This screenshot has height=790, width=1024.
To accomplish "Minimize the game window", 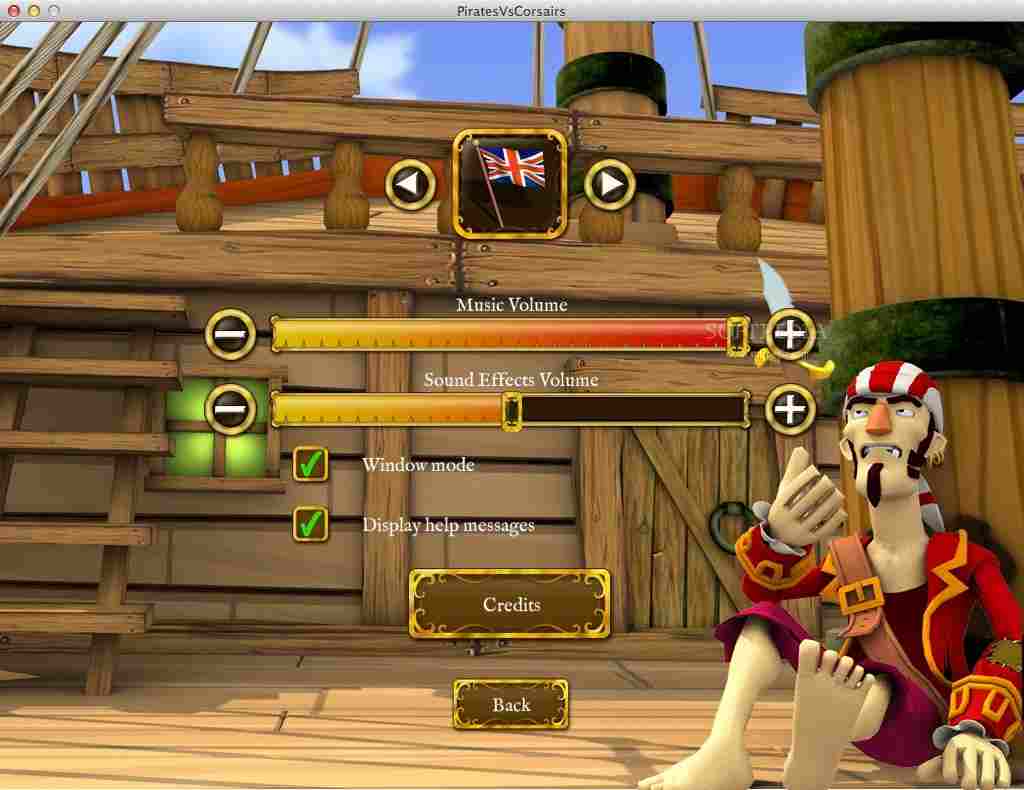I will (x=33, y=10).
